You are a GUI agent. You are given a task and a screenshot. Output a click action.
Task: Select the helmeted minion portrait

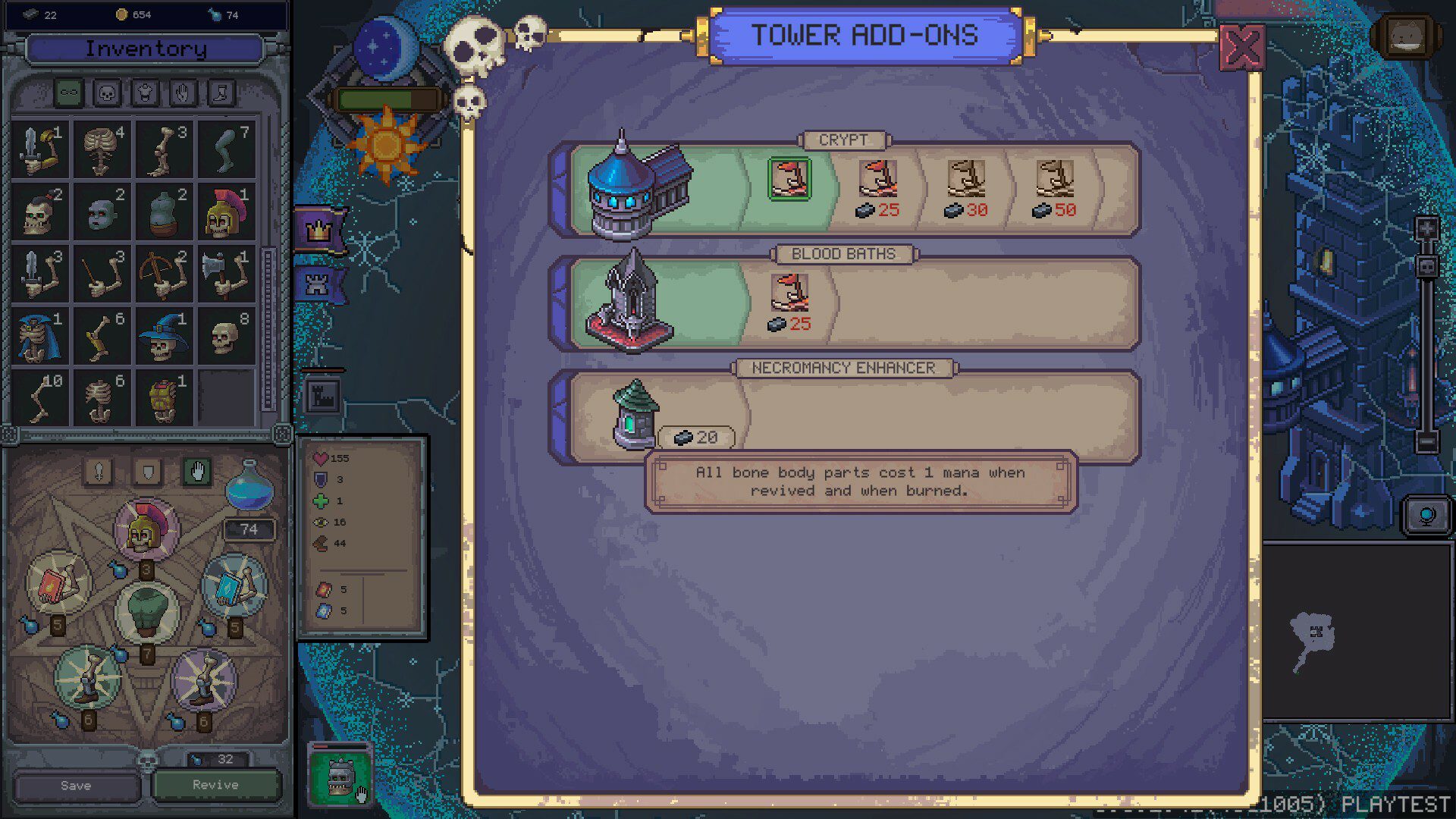(339, 775)
